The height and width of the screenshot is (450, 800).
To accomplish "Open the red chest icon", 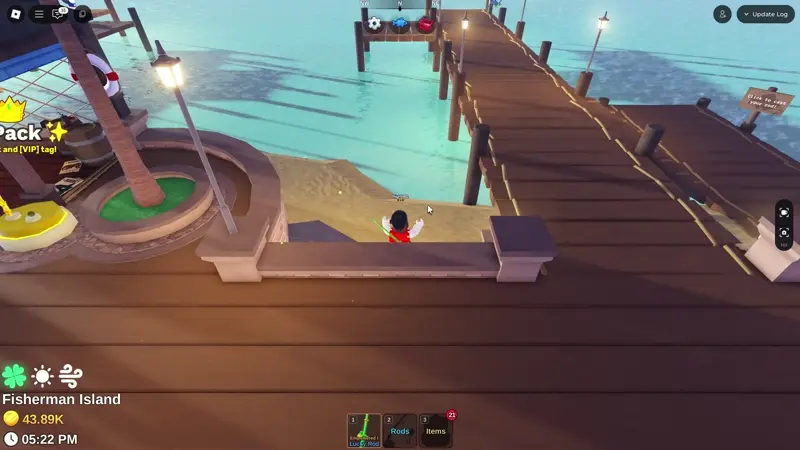I will point(425,23).
